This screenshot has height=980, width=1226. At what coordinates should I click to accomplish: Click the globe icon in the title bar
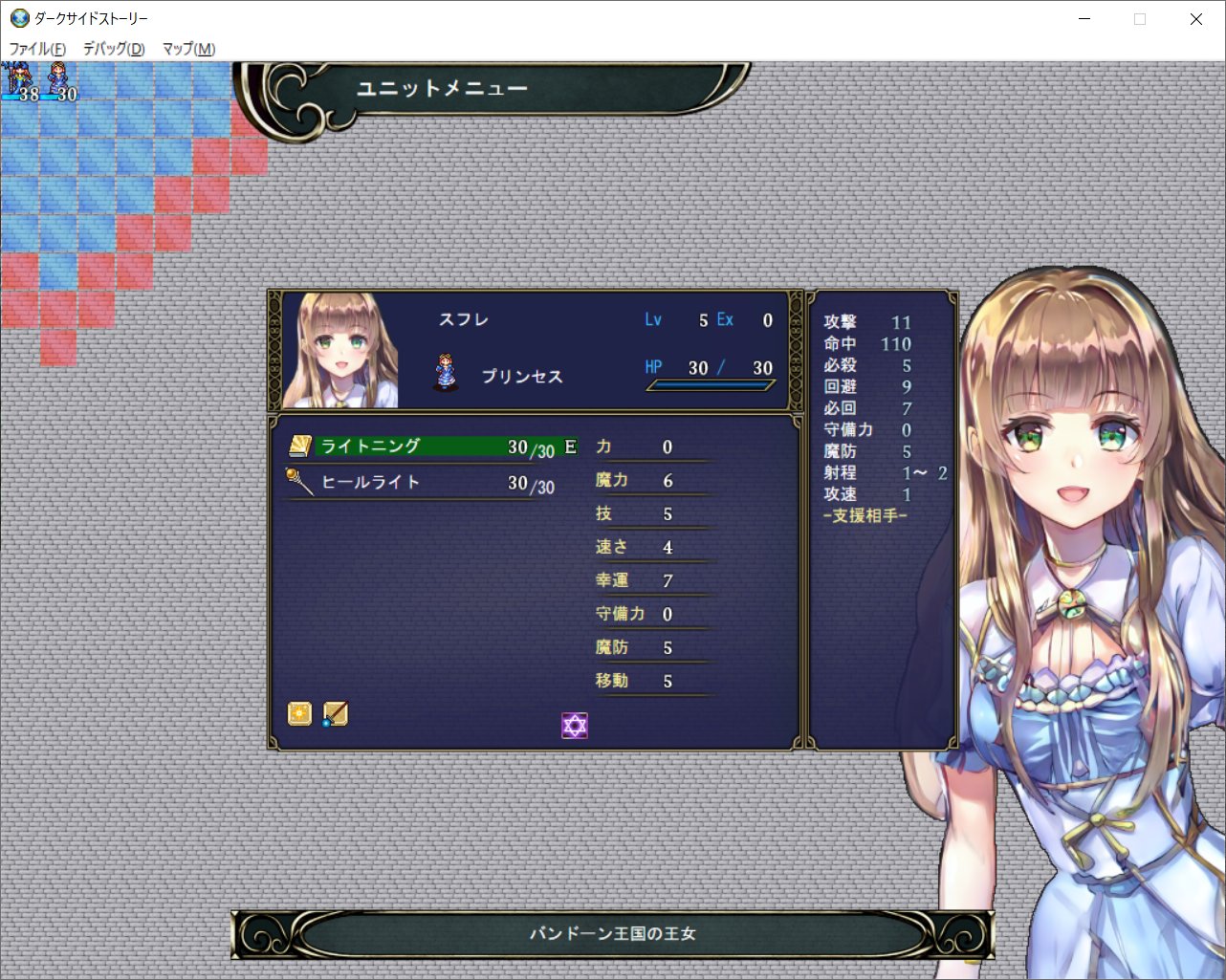(x=19, y=18)
